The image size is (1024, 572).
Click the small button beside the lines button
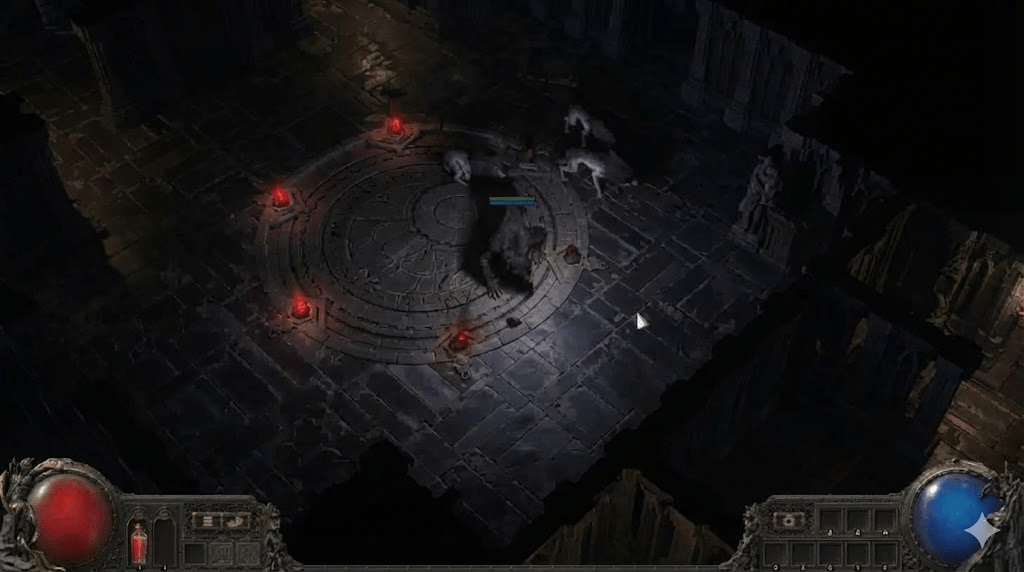coord(236,520)
